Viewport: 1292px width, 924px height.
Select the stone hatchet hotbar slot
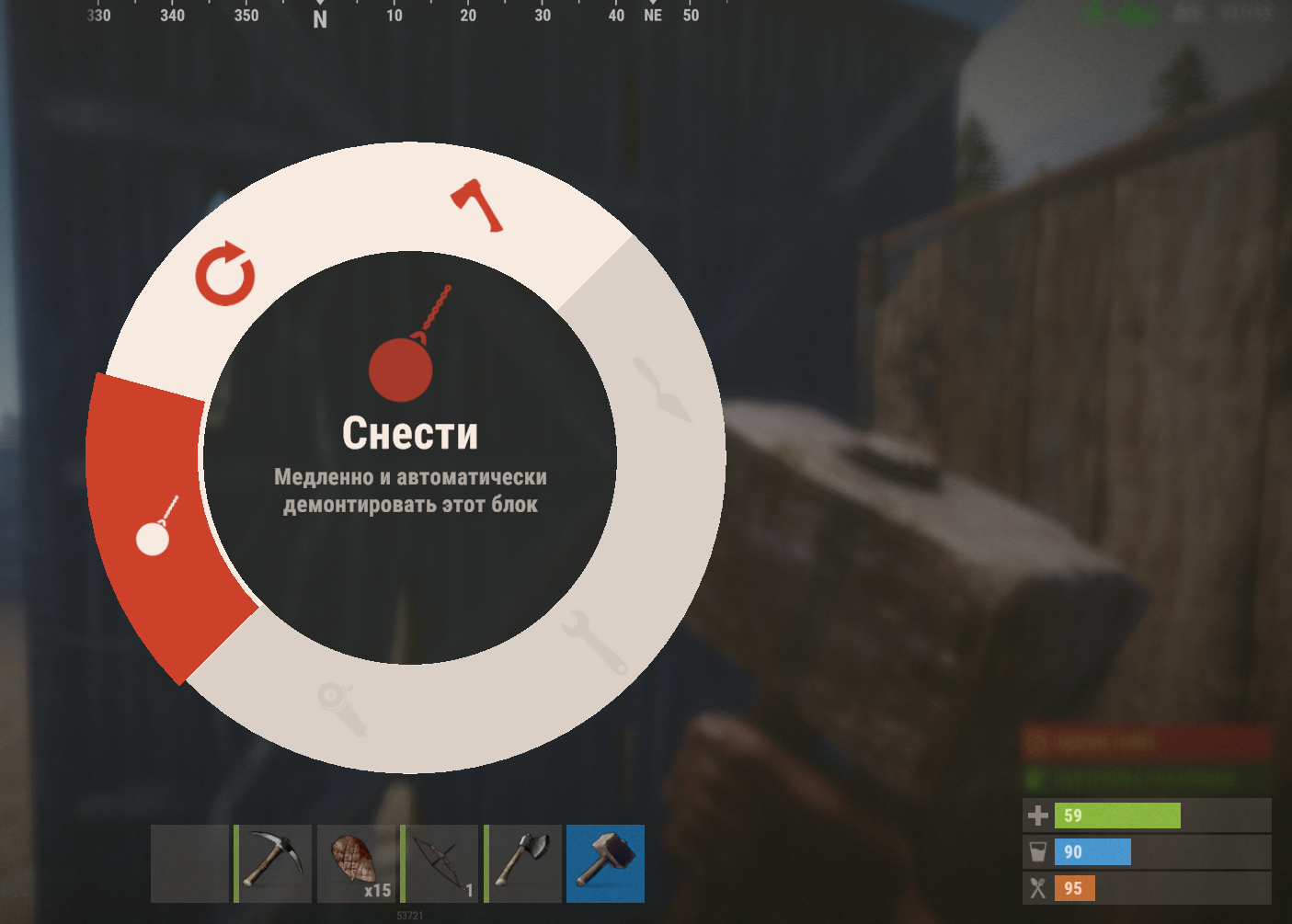click(522, 862)
